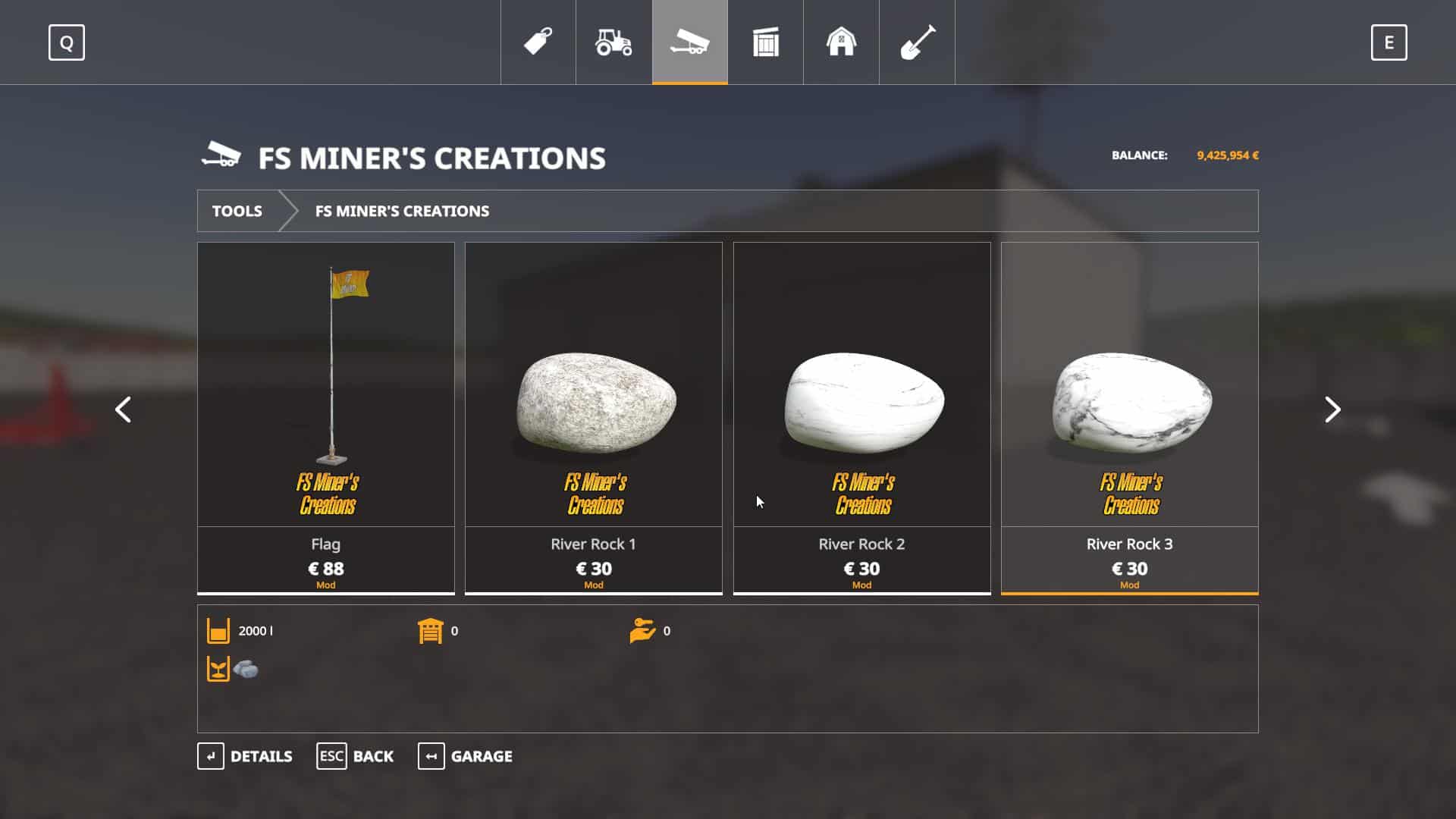Select the Flag item card
This screenshot has height=819, width=1456.
click(326, 417)
